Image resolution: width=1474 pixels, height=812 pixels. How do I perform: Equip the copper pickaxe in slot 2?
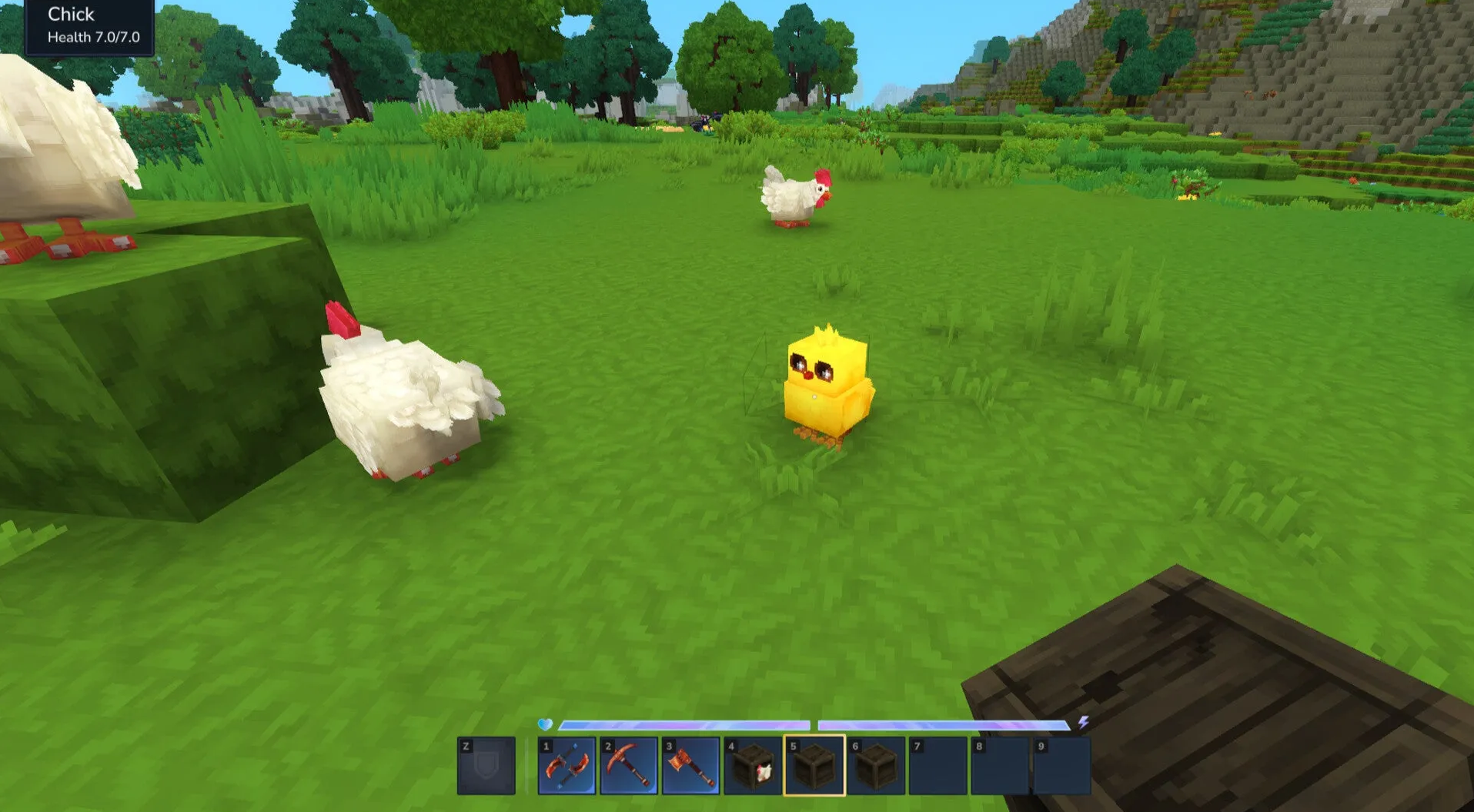(629, 766)
